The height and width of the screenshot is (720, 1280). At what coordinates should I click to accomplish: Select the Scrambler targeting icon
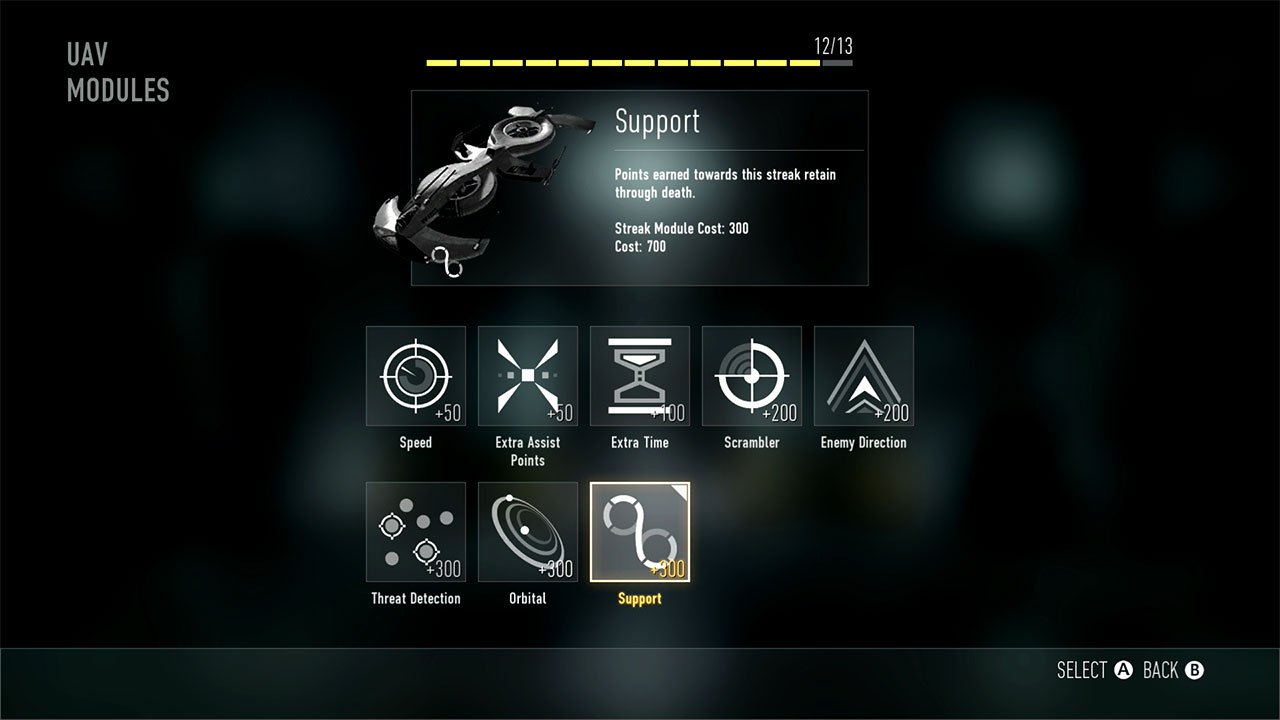point(751,375)
